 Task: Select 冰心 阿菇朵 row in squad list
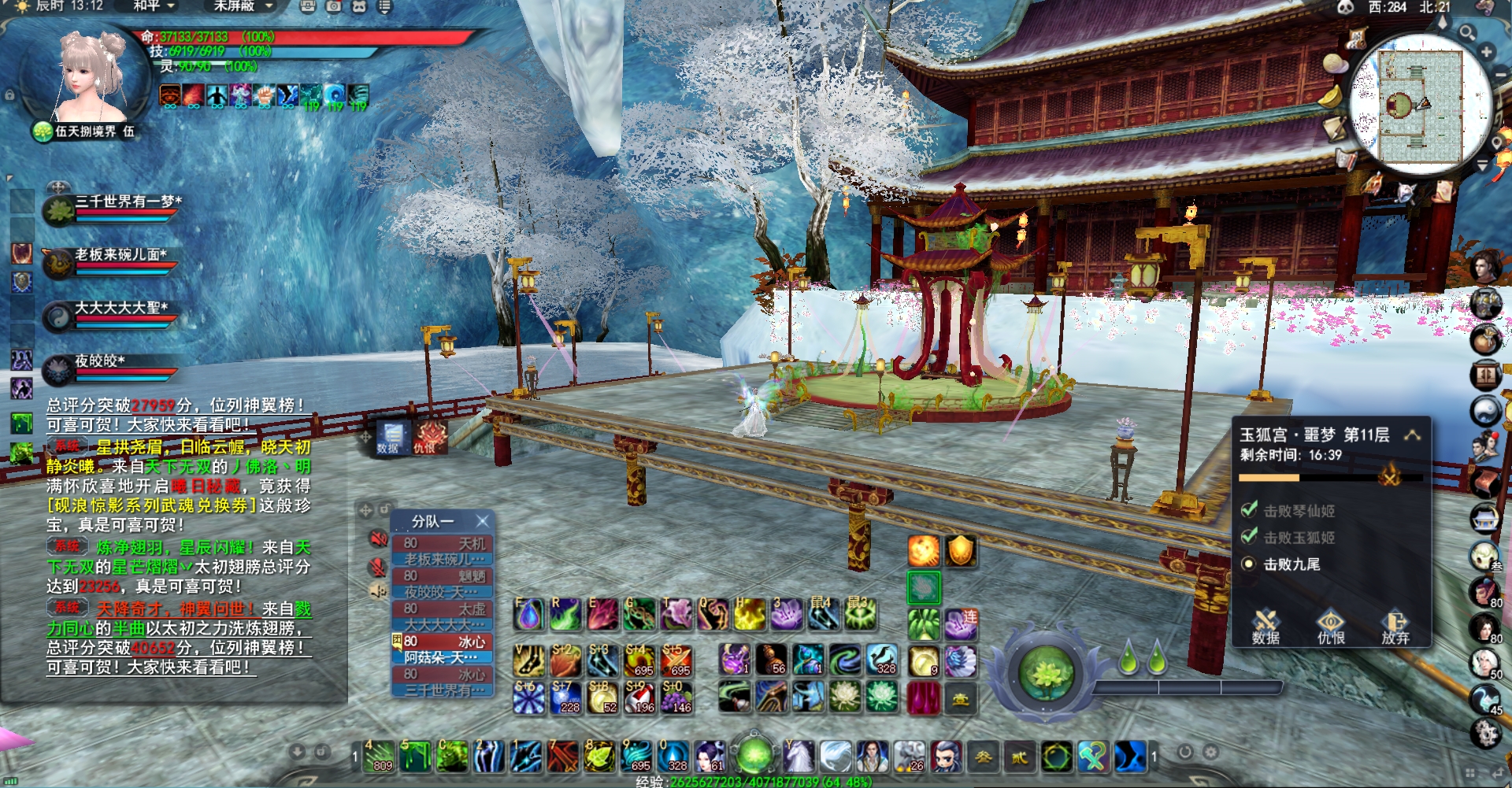click(x=443, y=649)
